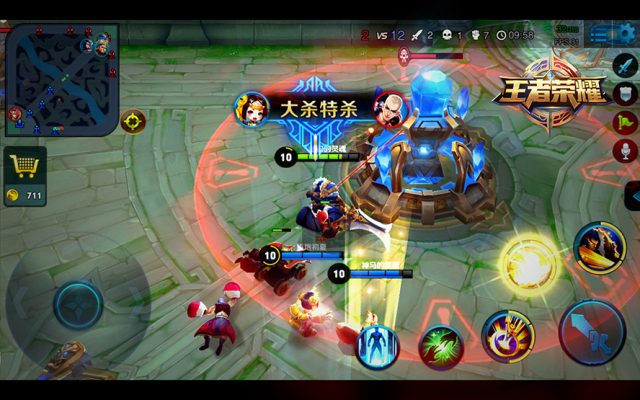Toggle the voice chat microphone
The width and height of the screenshot is (640, 400).
(x=626, y=151)
